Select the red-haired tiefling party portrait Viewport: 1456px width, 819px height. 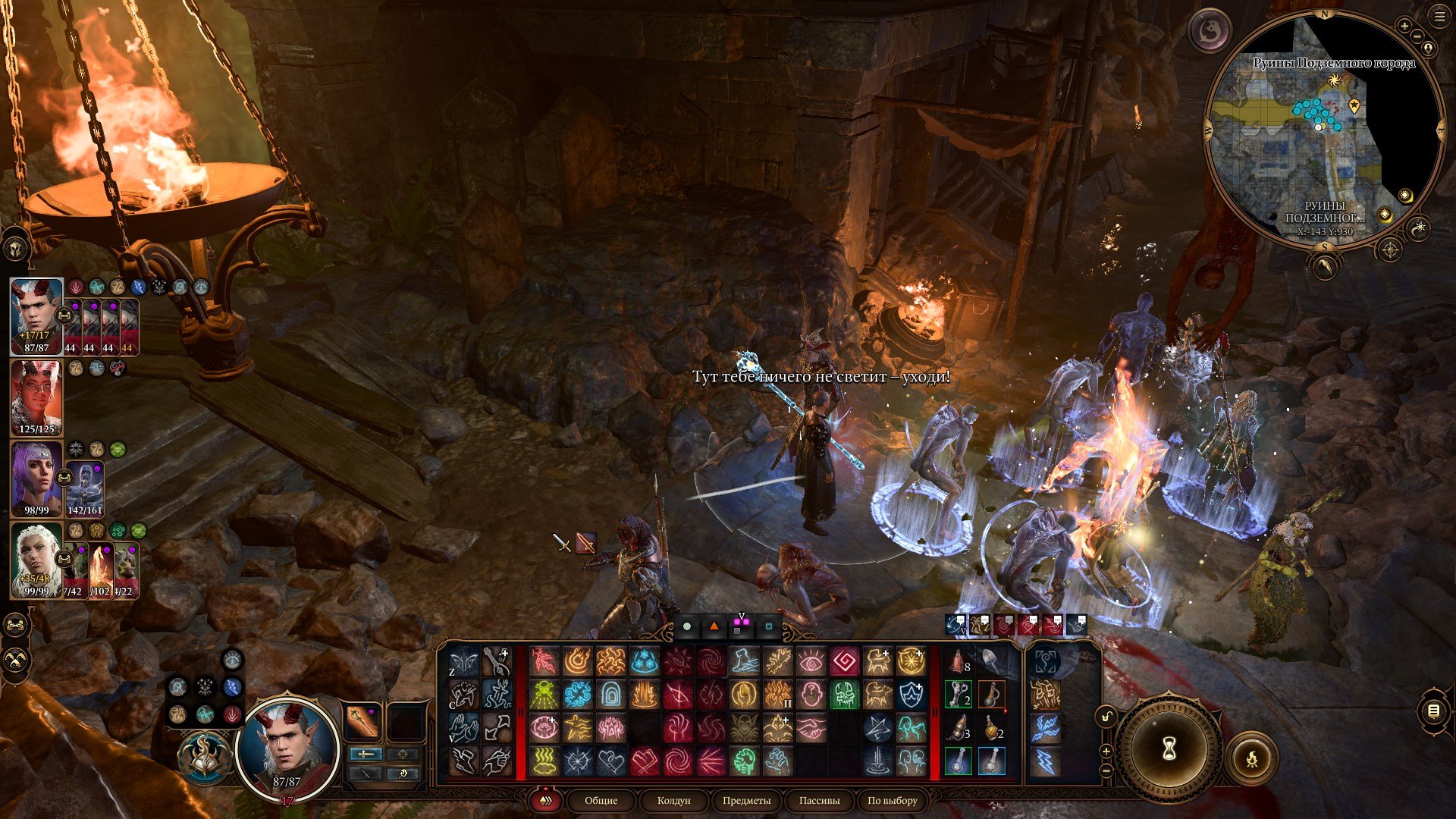(36, 398)
